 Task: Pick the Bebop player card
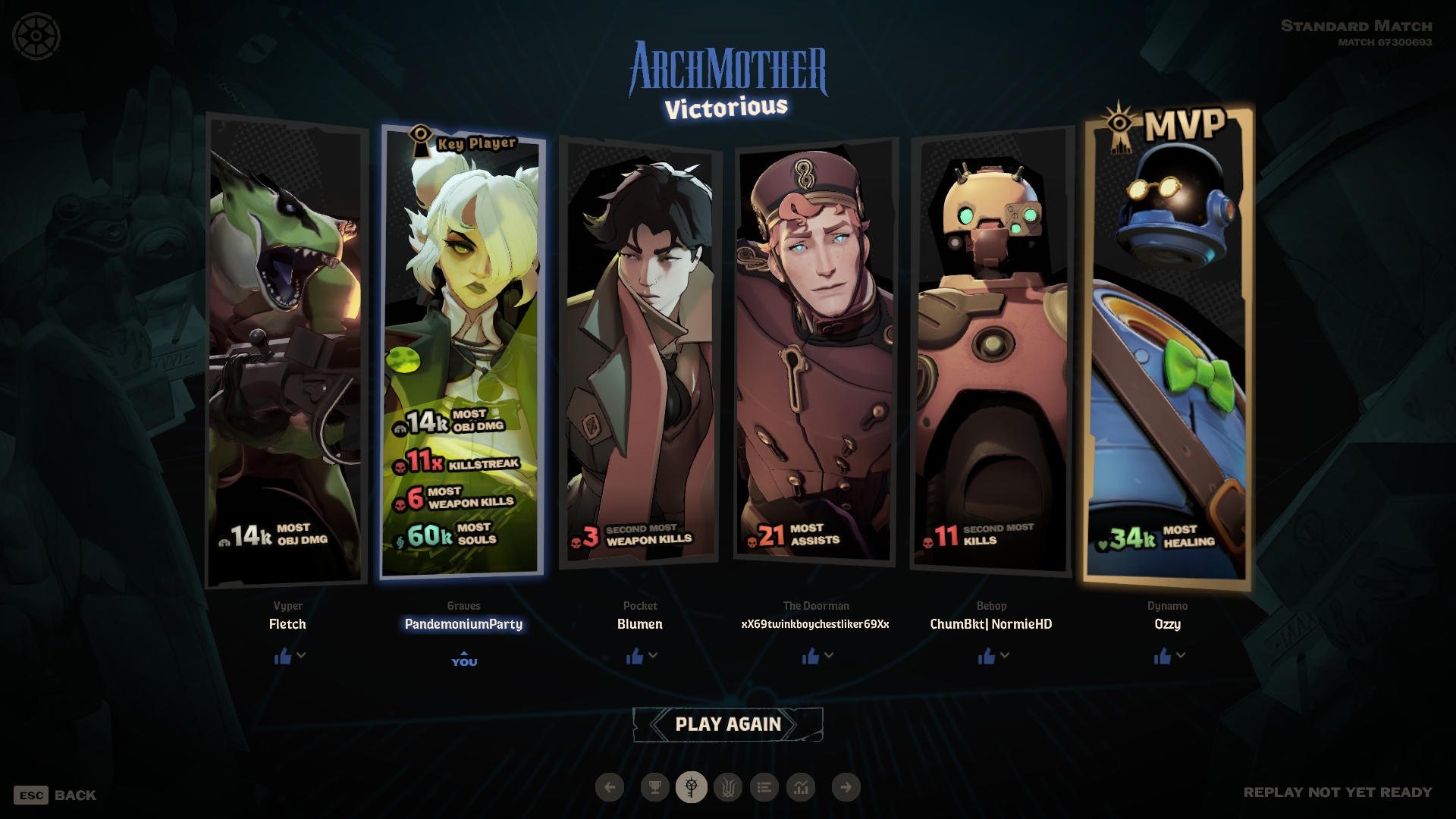pos(991,349)
